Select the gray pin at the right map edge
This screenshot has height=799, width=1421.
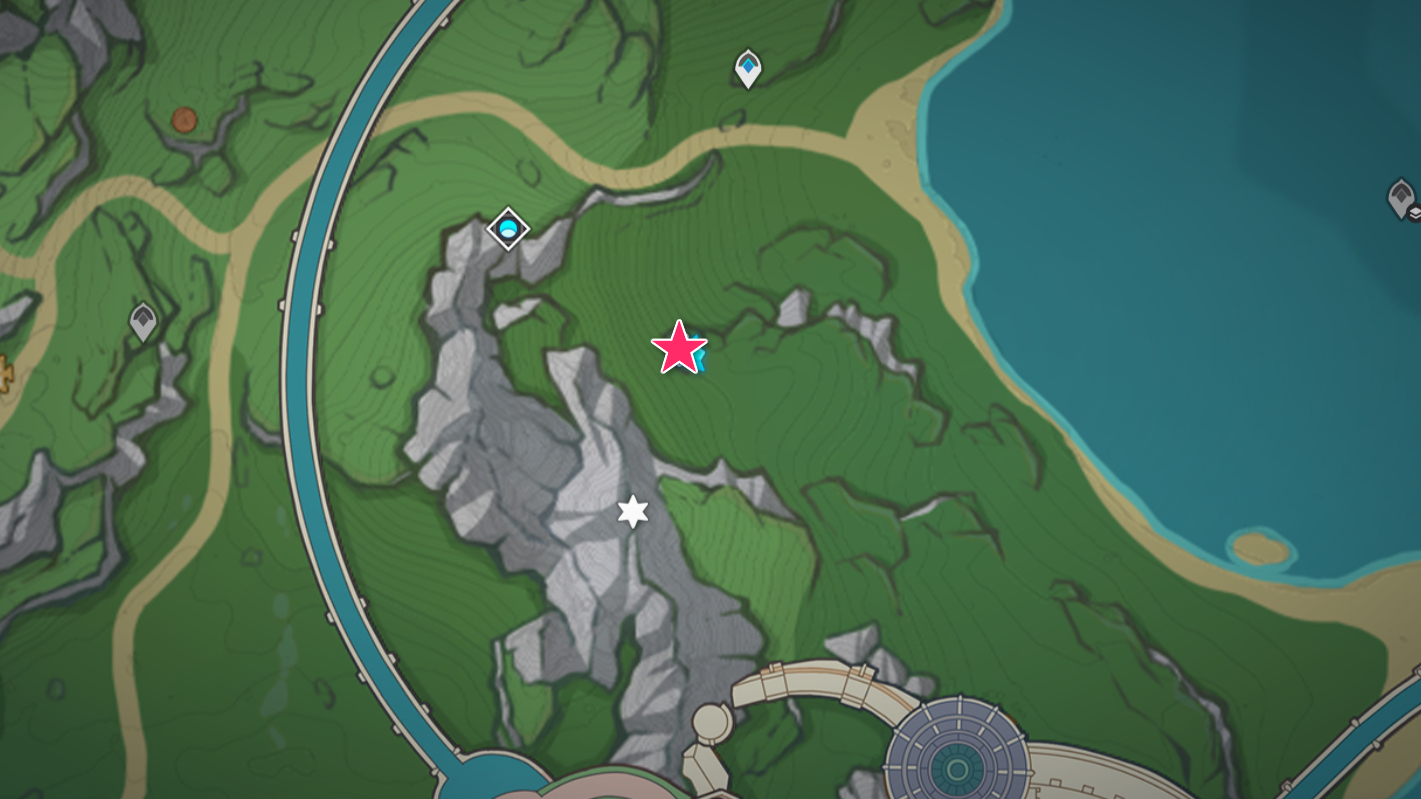pyautogui.click(x=1402, y=196)
